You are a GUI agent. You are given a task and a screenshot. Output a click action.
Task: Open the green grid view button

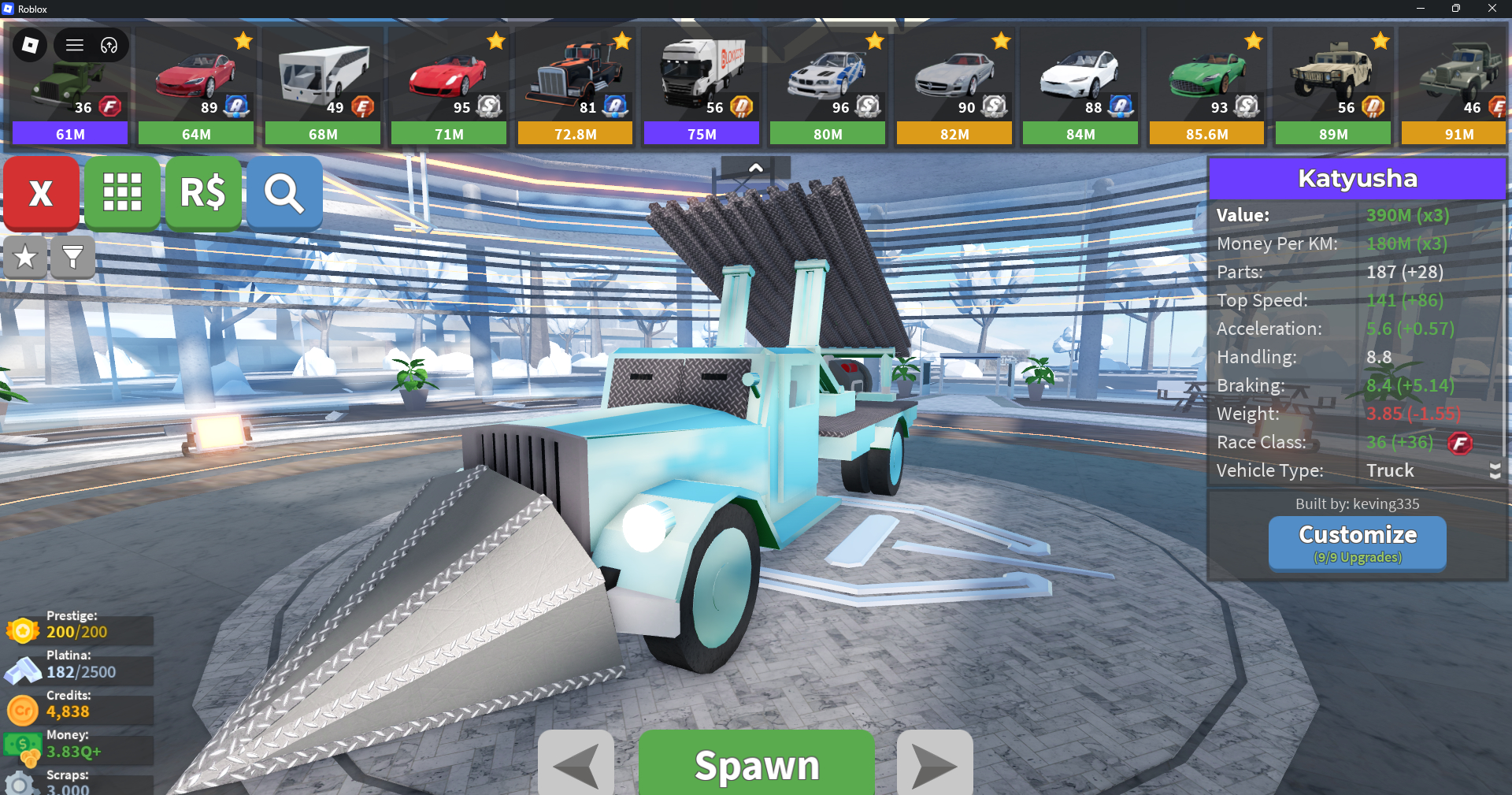pyautogui.click(x=122, y=193)
